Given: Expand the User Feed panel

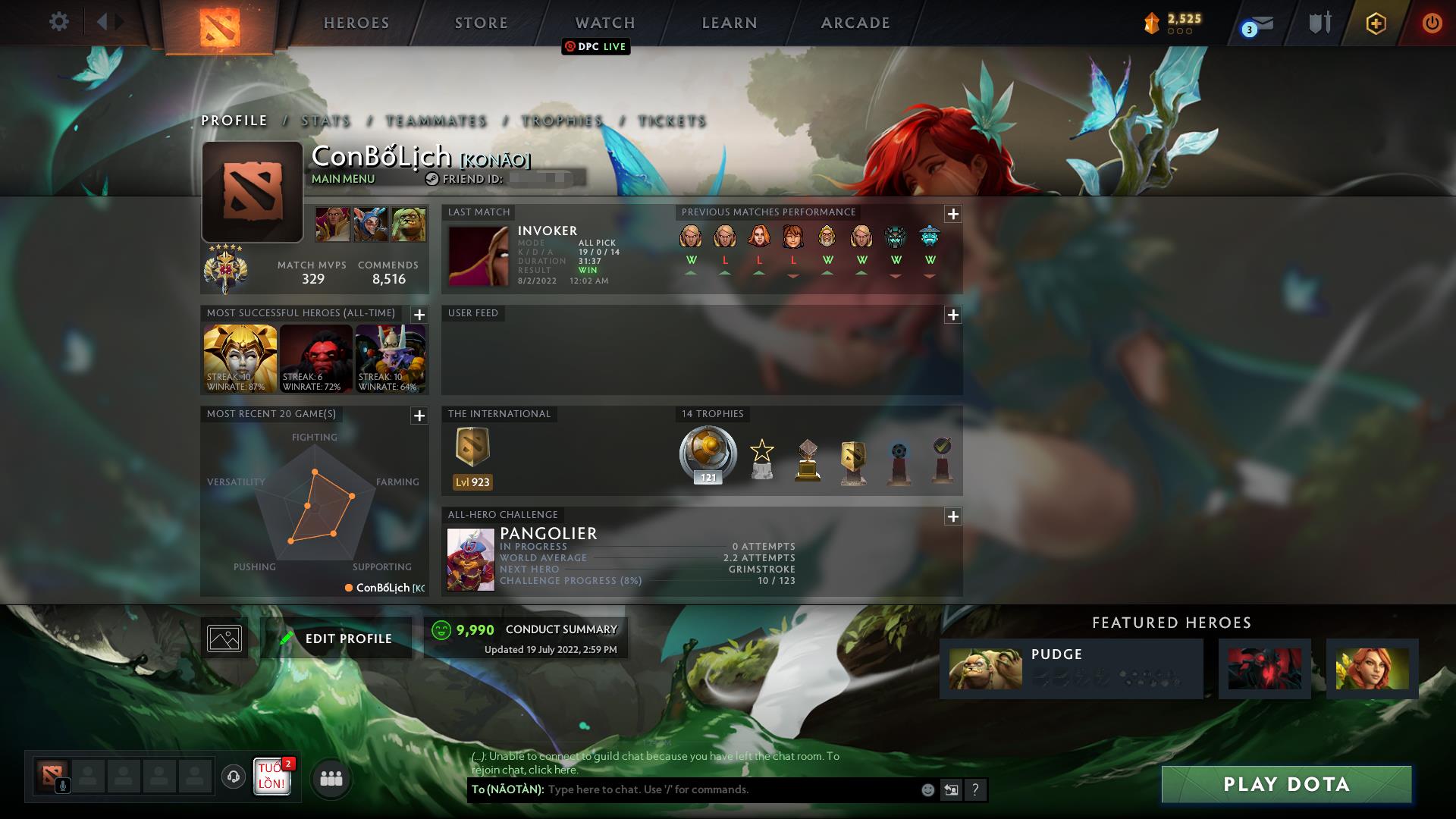Looking at the screenshot, I should (952, 313).
